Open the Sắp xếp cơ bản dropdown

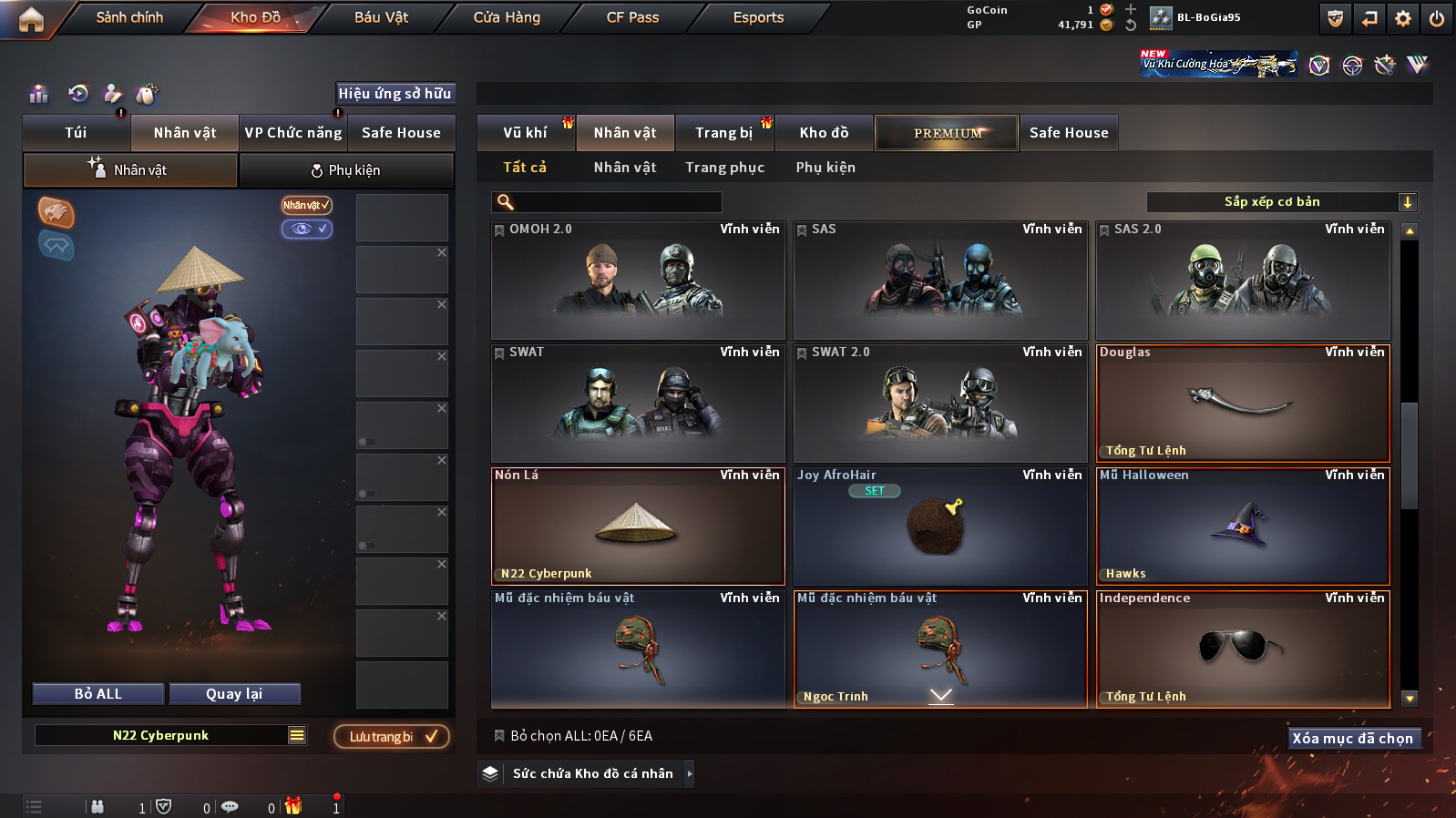(1281, 202)
